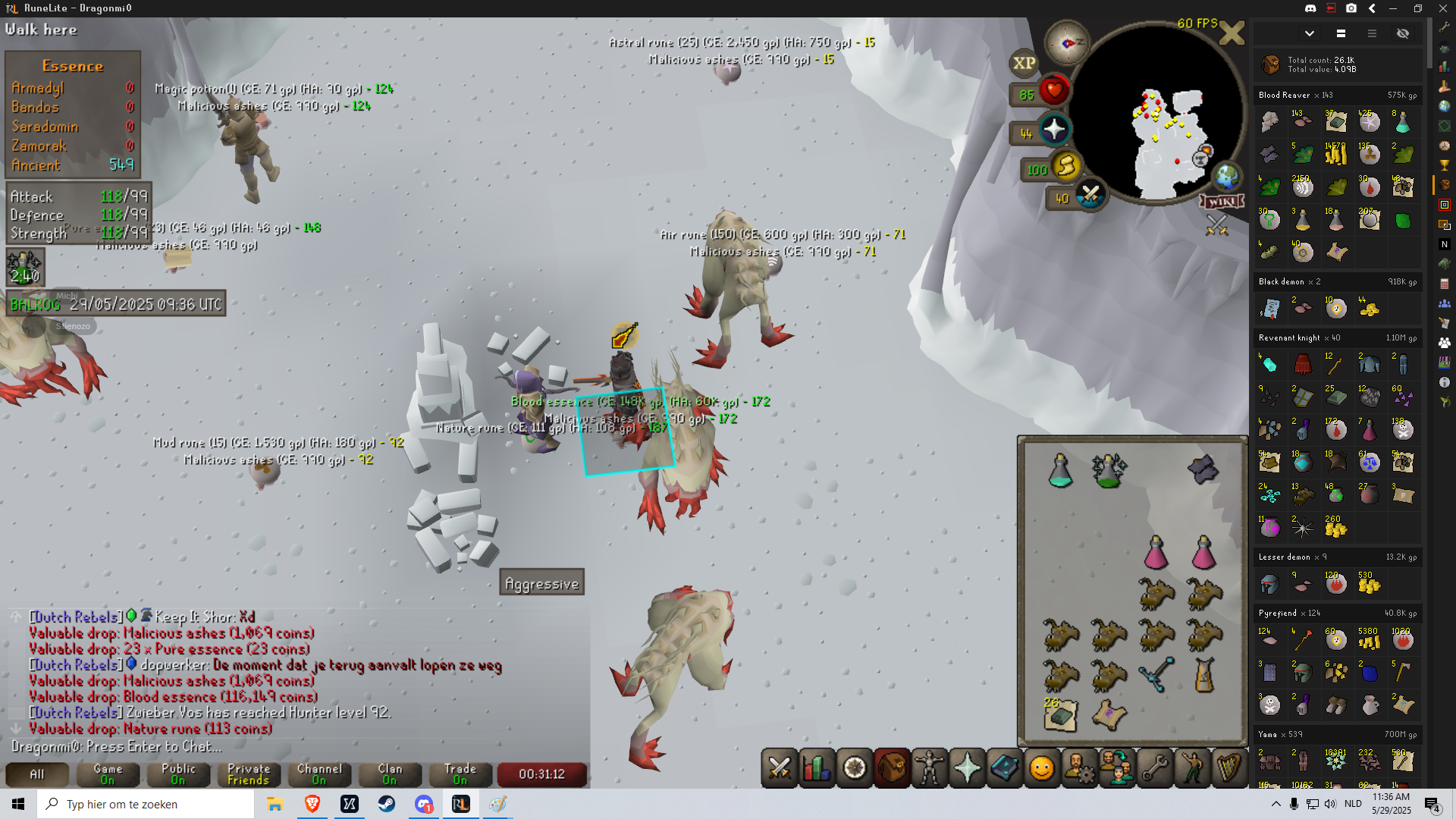Toggle run energy orb
Image resolution: width=1456 pixels, height=819 pixels.
(x=1066, y=165)
